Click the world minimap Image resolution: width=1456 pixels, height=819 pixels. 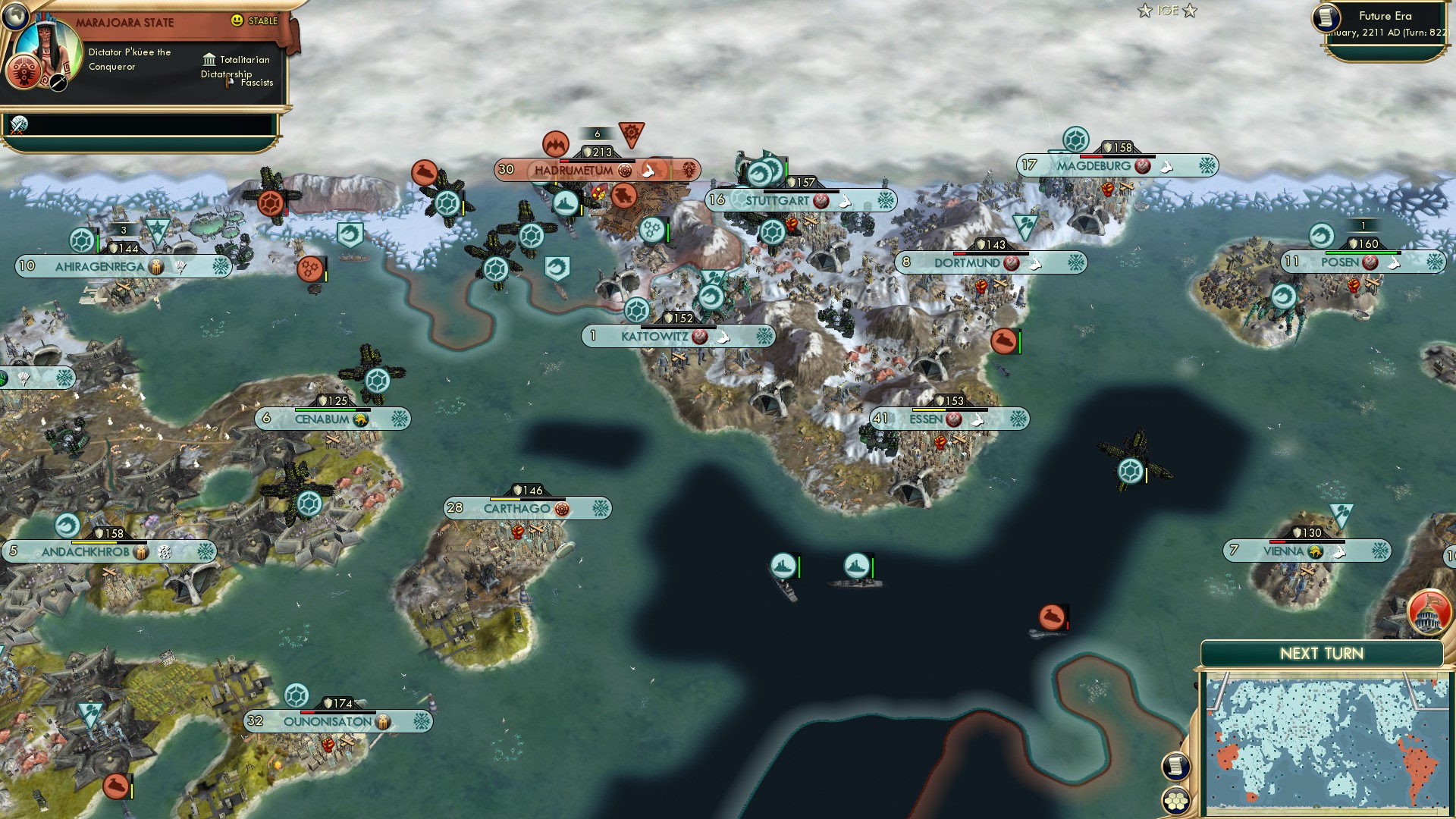coord(1326,745)
